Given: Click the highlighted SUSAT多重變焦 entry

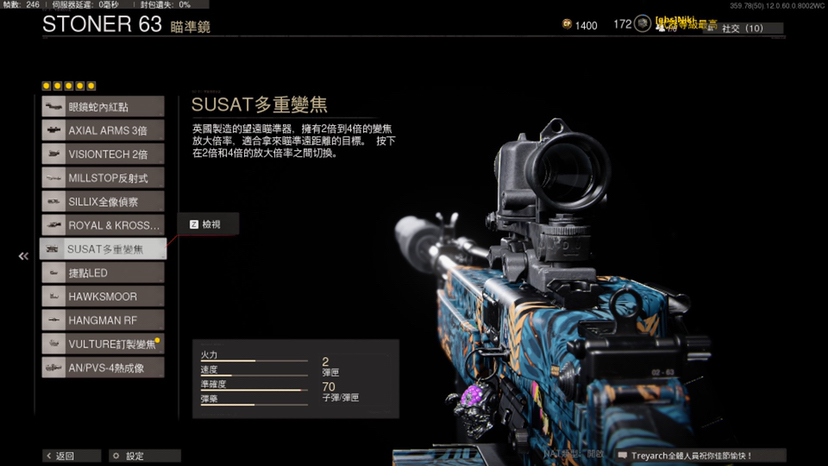Looking at the screenshot, I should [102, 249].
